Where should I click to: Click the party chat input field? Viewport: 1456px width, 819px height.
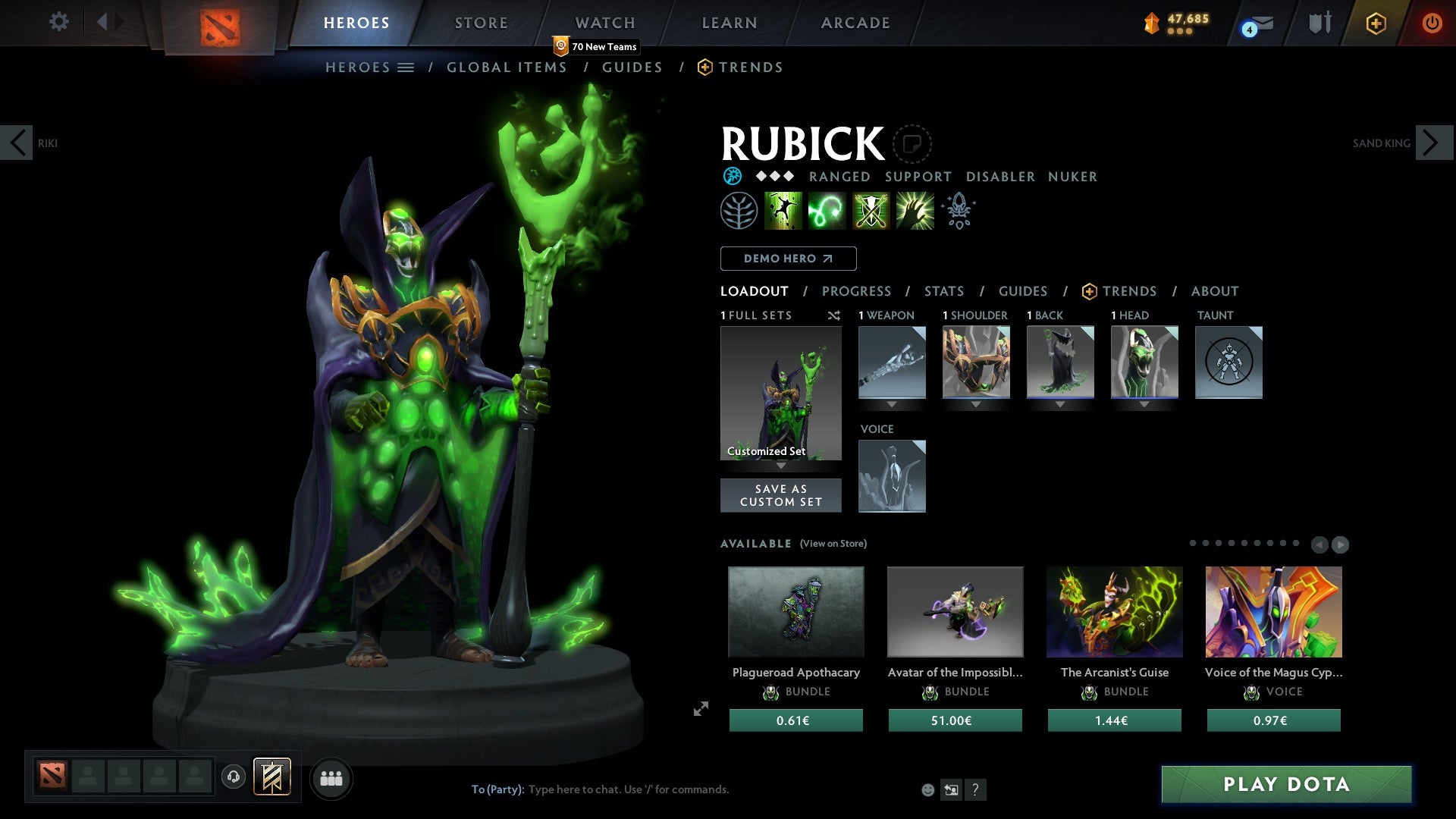pyautogui.click(x=645, y=789)
